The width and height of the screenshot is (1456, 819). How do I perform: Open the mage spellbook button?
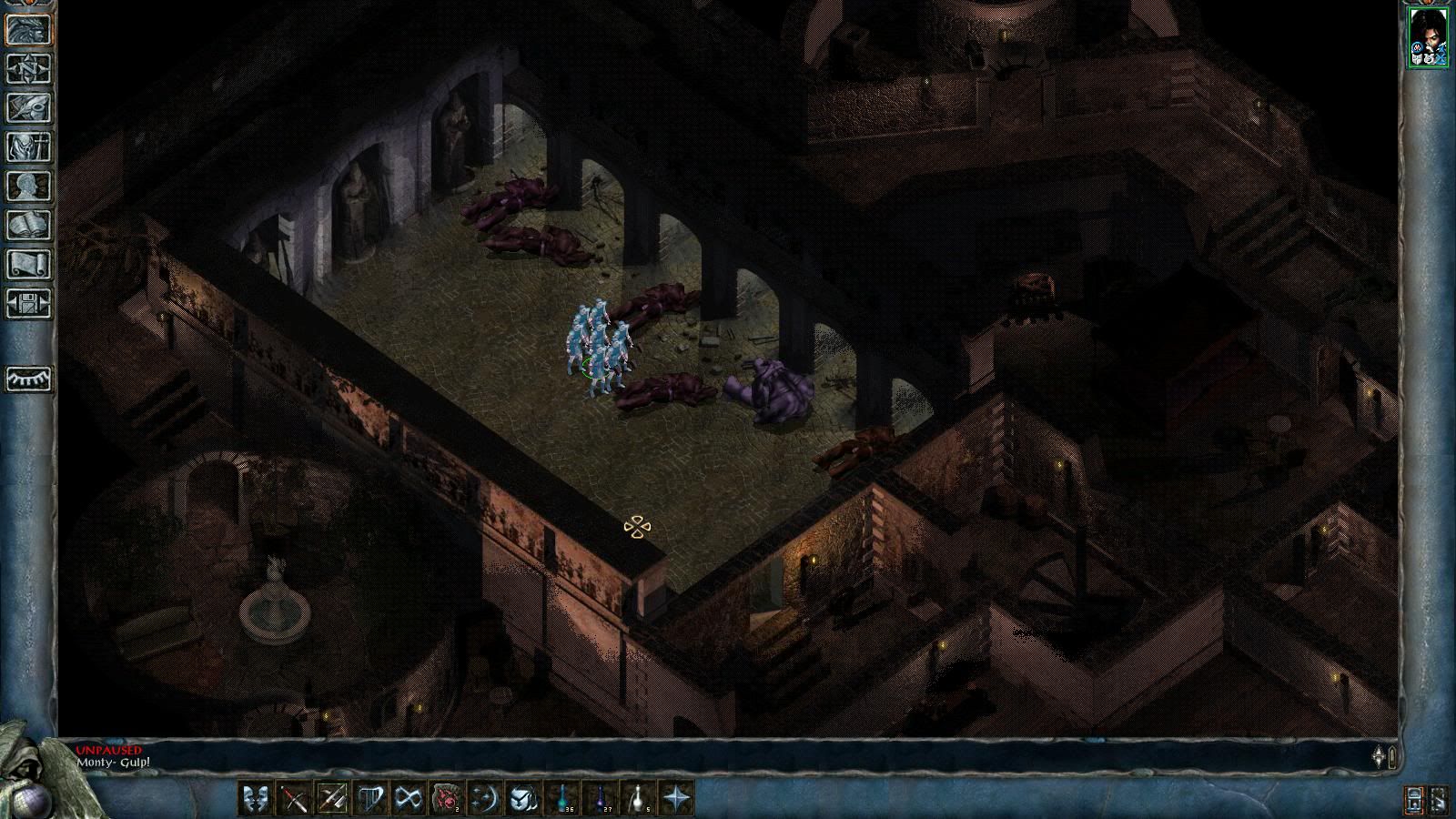click(29, 226)
